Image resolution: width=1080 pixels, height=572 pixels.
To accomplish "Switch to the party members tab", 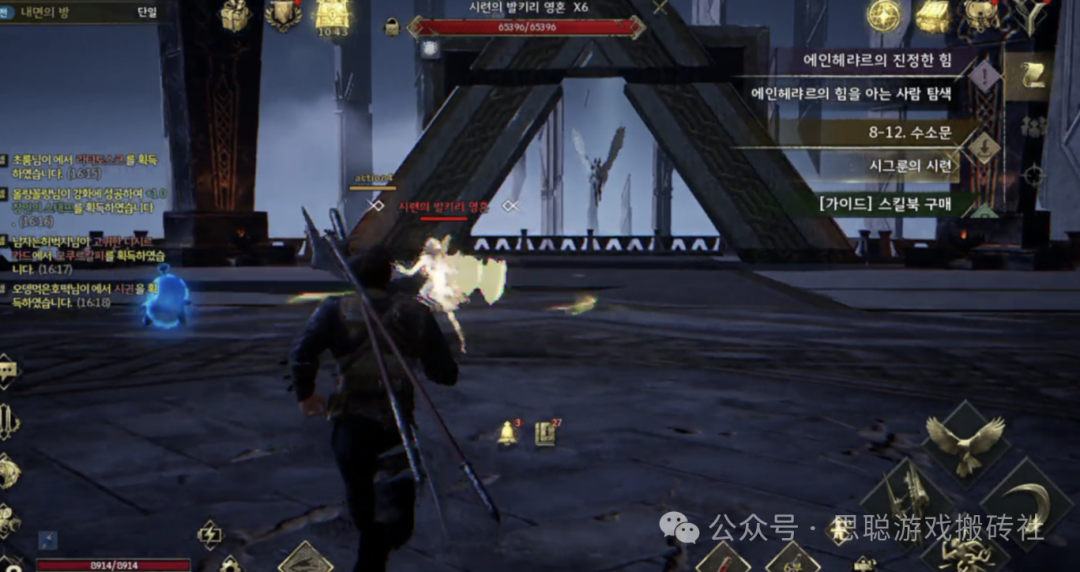I will pos(1034,126).
